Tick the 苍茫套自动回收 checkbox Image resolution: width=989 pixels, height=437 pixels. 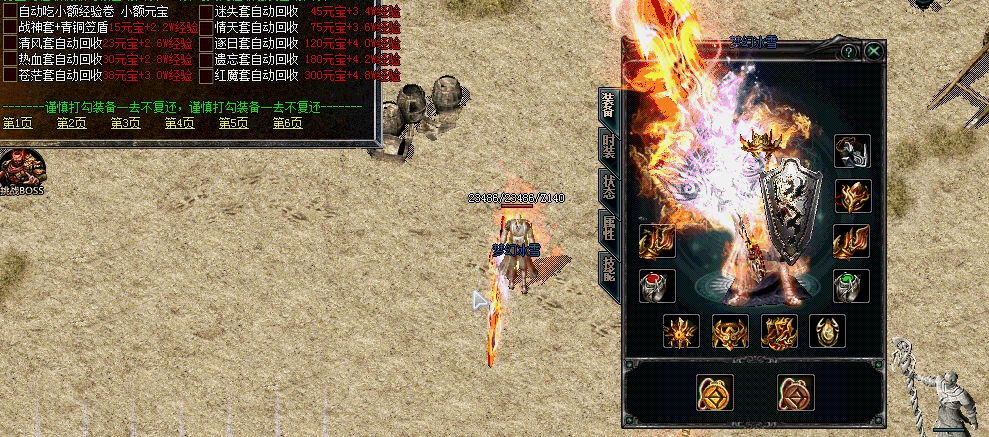[9, 76]
